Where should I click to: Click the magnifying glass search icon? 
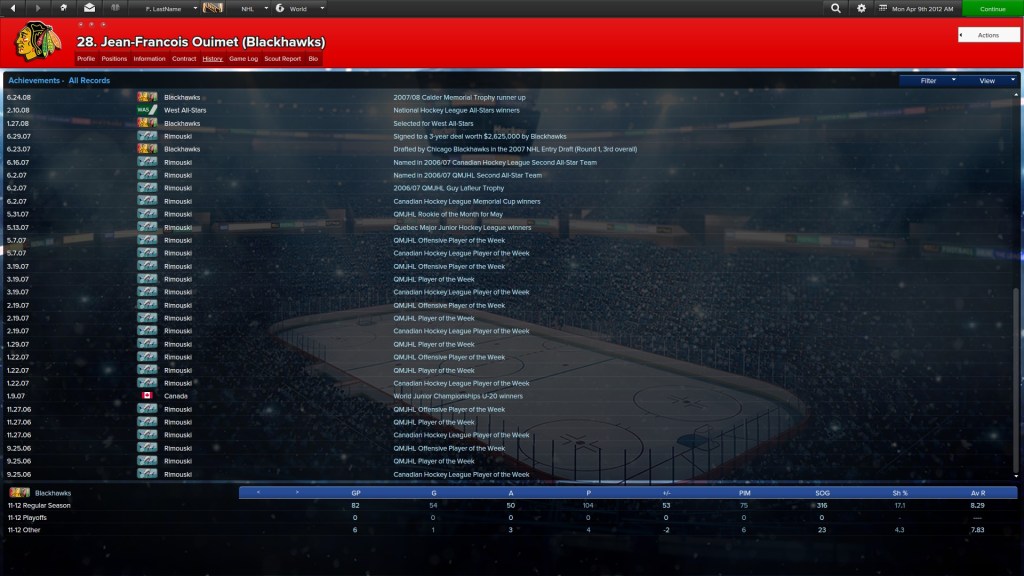pos(836,8)
